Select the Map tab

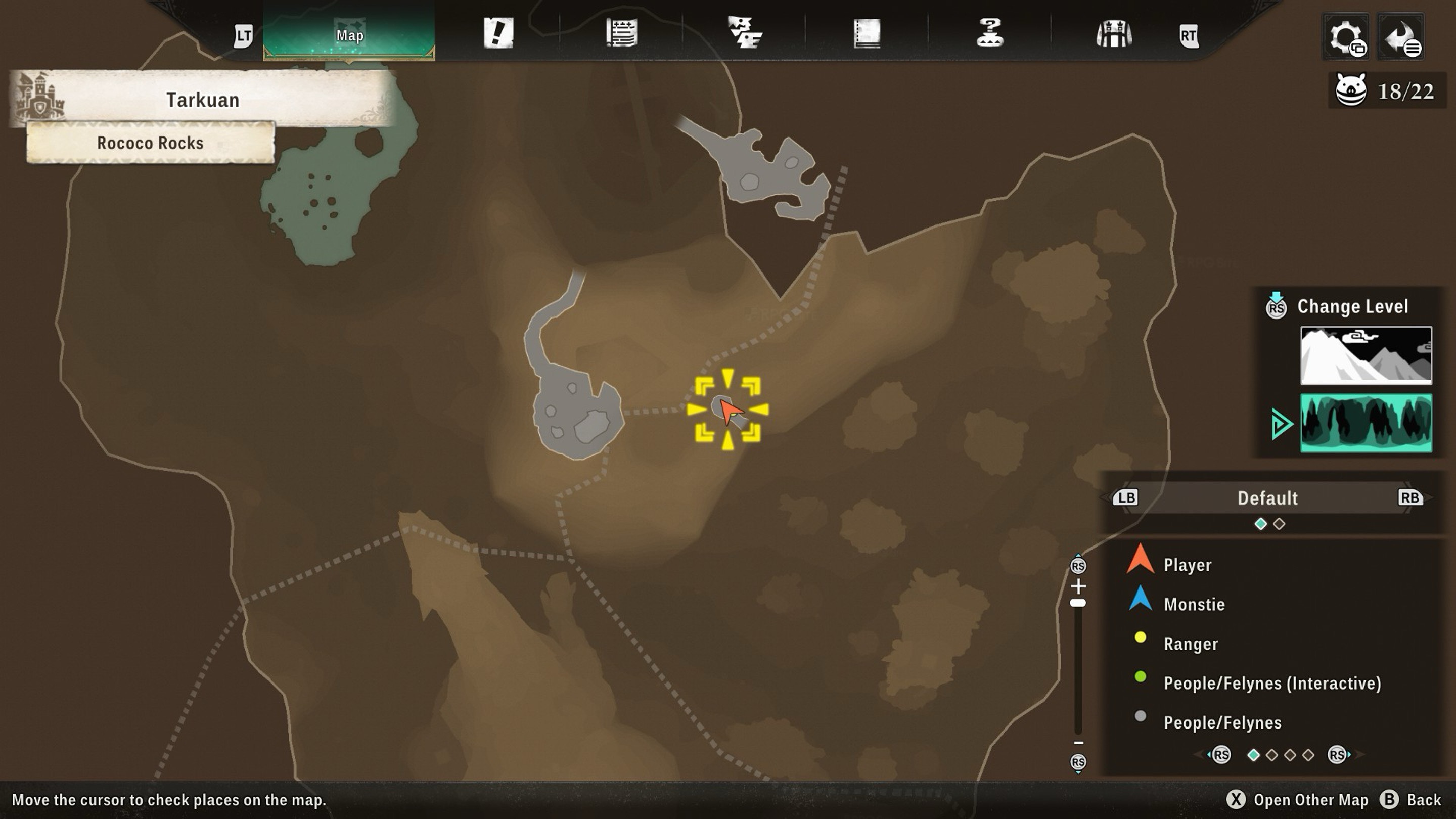(x=349, y=35)
